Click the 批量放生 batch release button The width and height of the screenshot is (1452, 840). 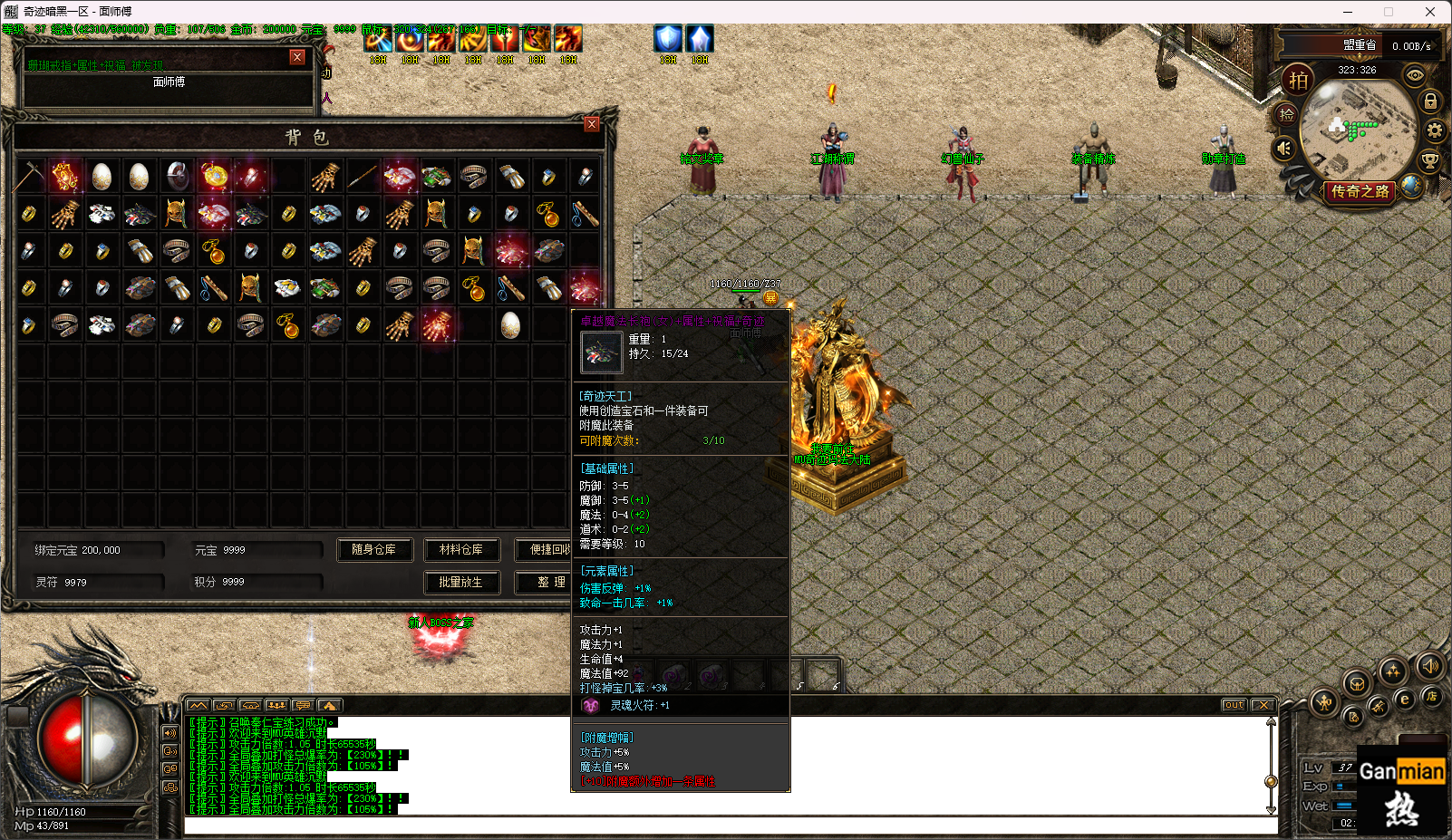point(461,582)
